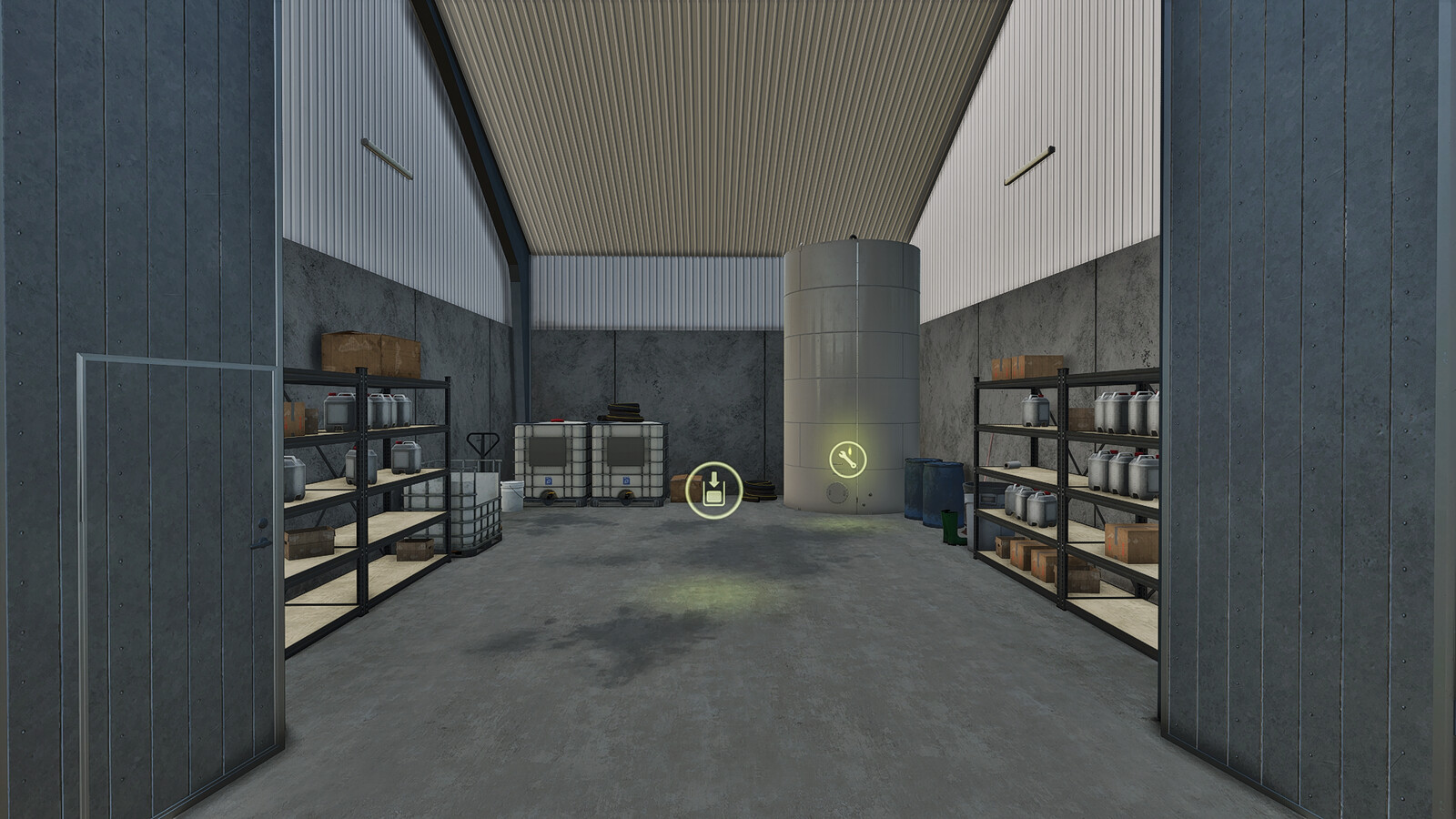Select the white bucket beside the IBC totes

click(x=512, y=496)
